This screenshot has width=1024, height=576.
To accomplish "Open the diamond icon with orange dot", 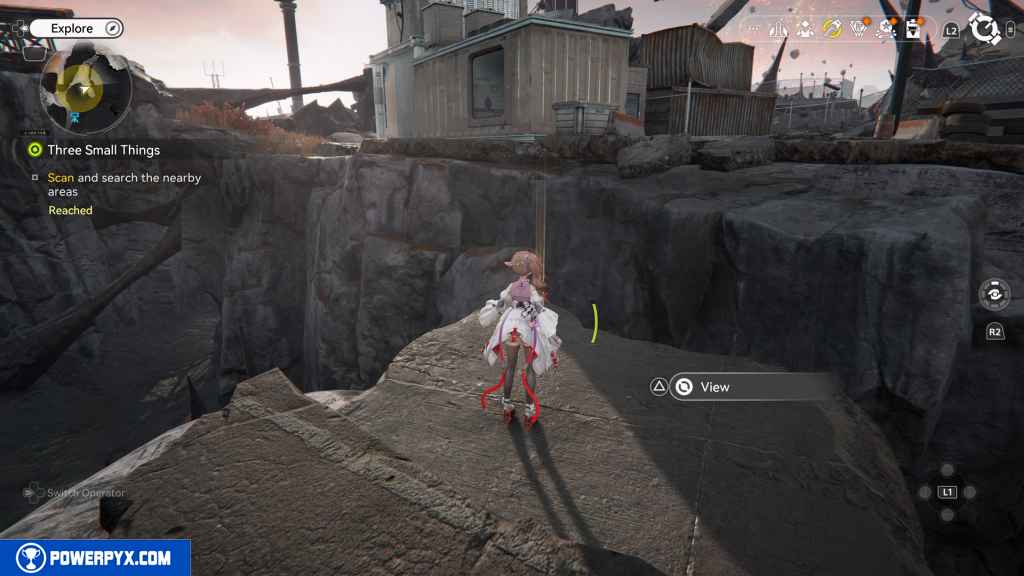I will click(858, 29).
